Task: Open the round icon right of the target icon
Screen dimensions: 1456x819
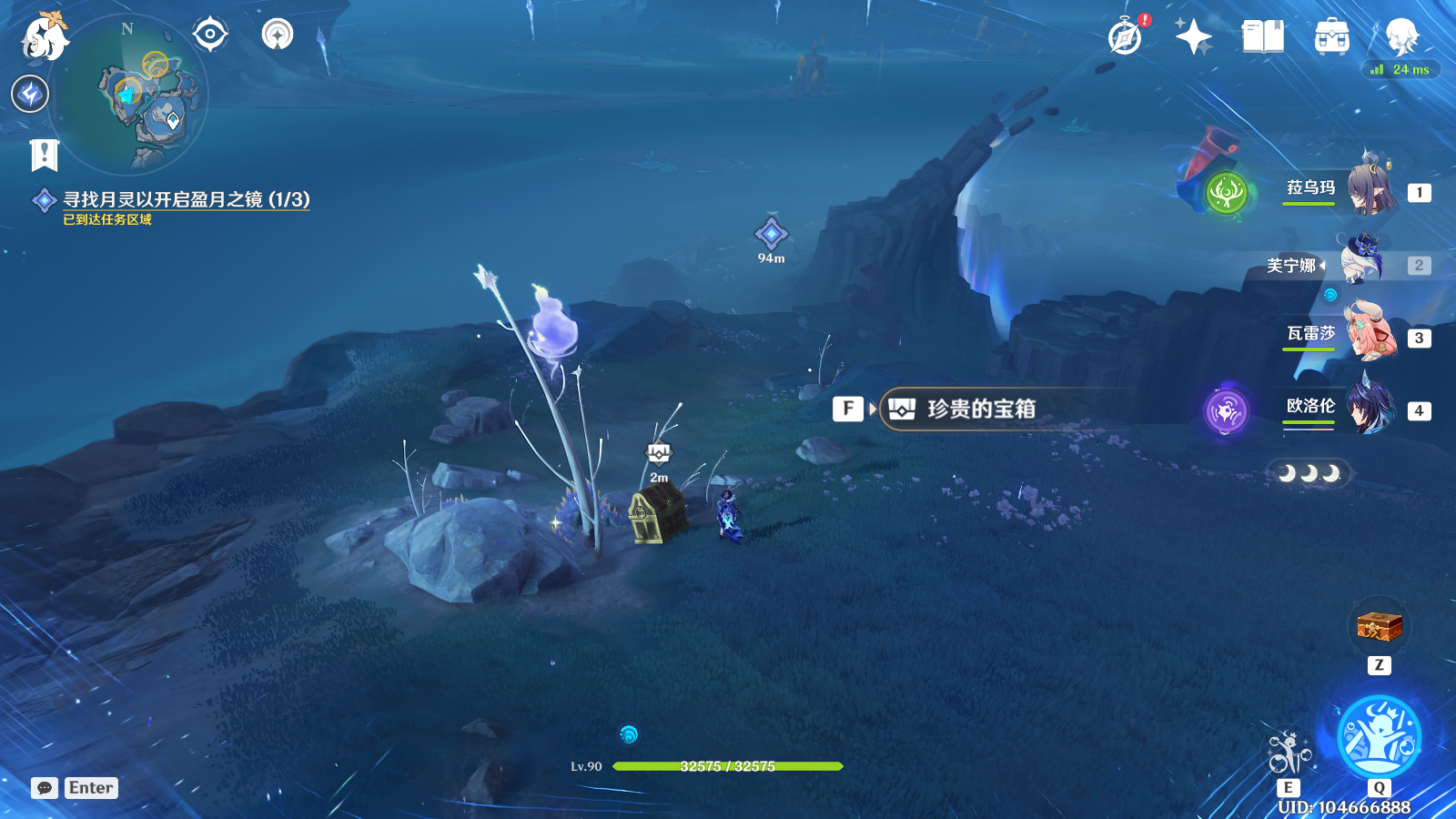Action: [278, 35]
